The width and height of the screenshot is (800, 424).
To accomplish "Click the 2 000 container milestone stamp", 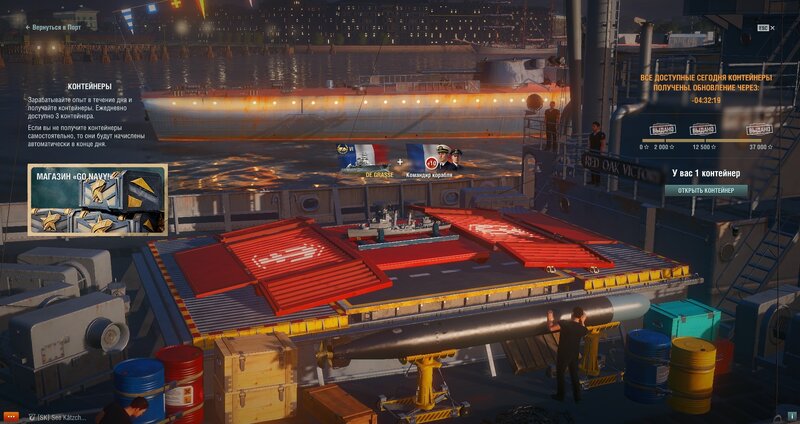I will (662, 130).
